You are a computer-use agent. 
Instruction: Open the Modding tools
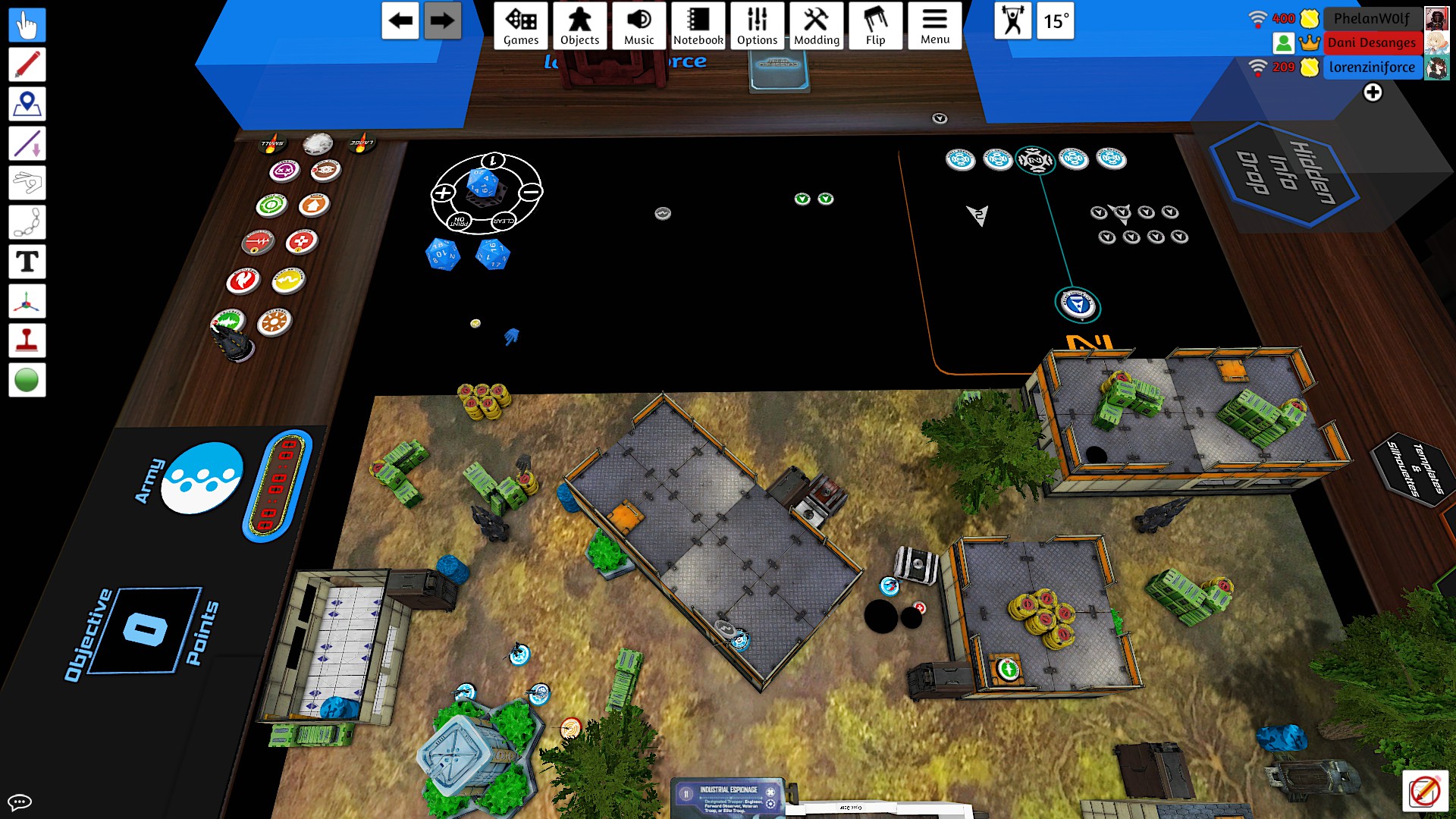(x=816, y=26)
